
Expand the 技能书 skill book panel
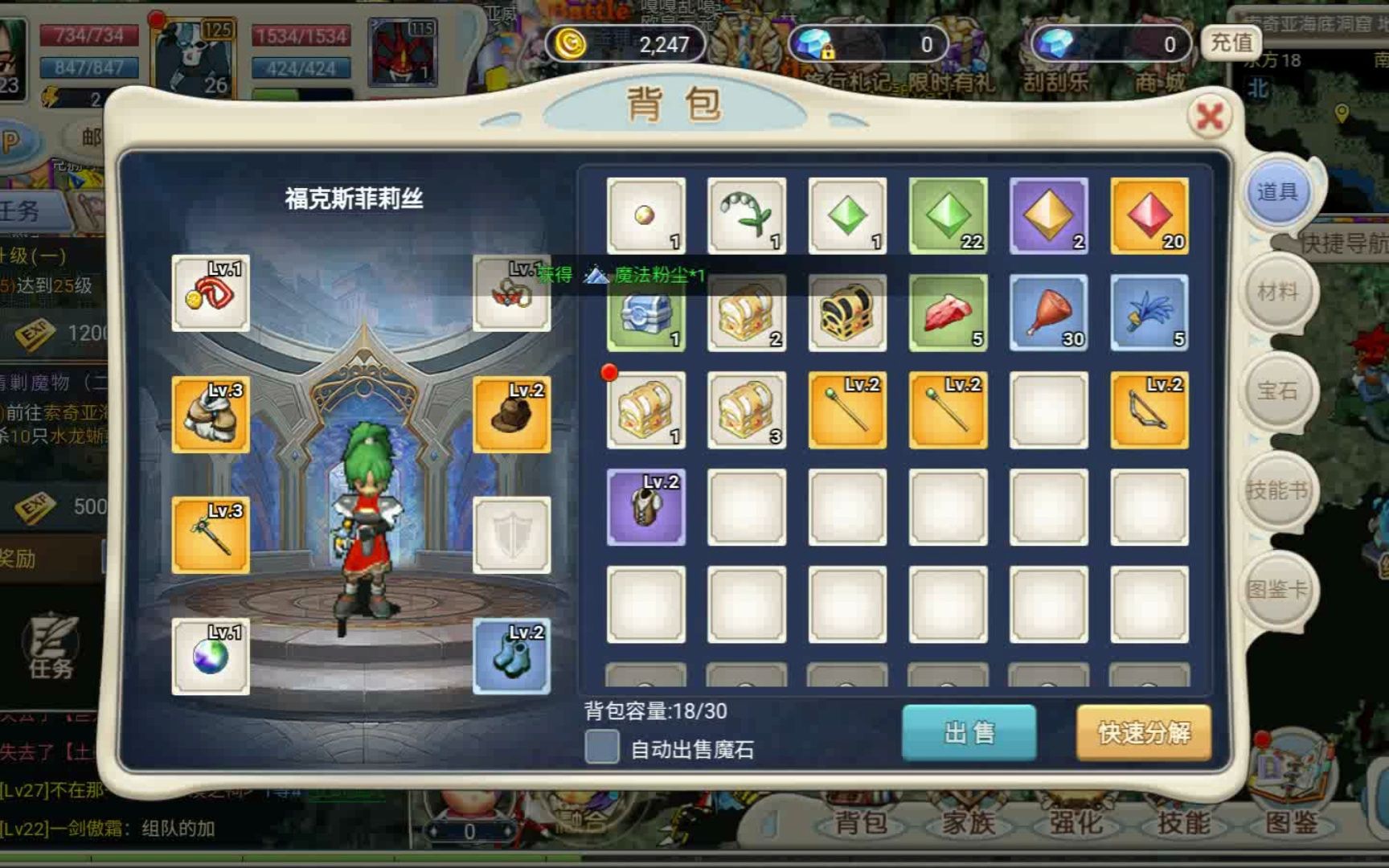coord(1278,490)
